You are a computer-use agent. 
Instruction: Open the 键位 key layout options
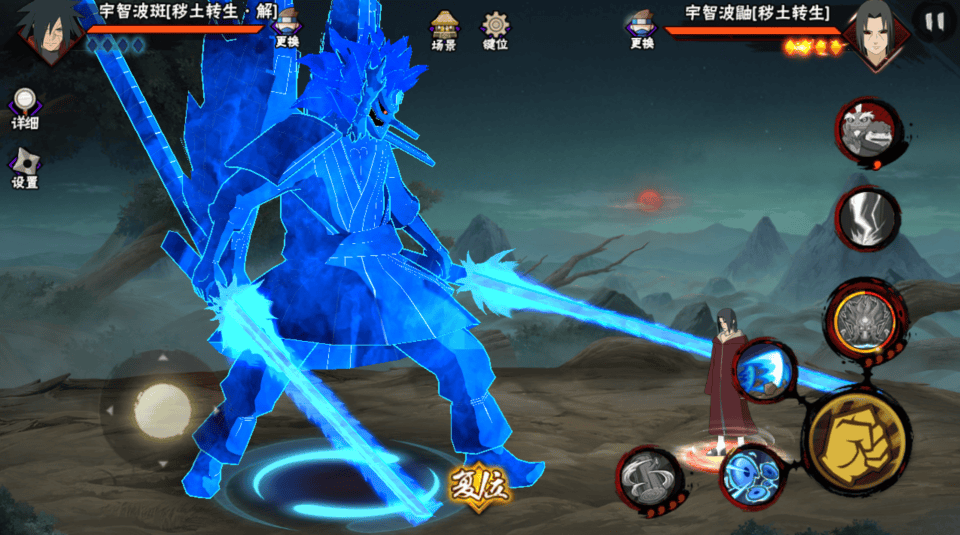tap(495, 30)
